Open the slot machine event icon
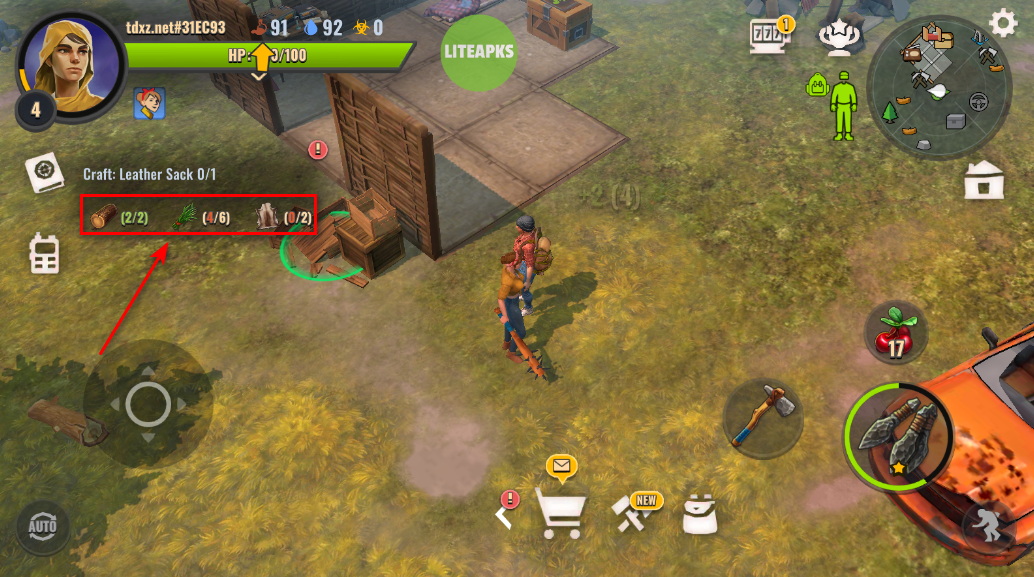Image resolution: width=1034 pixels, height=577 pixels. point(769,37)
